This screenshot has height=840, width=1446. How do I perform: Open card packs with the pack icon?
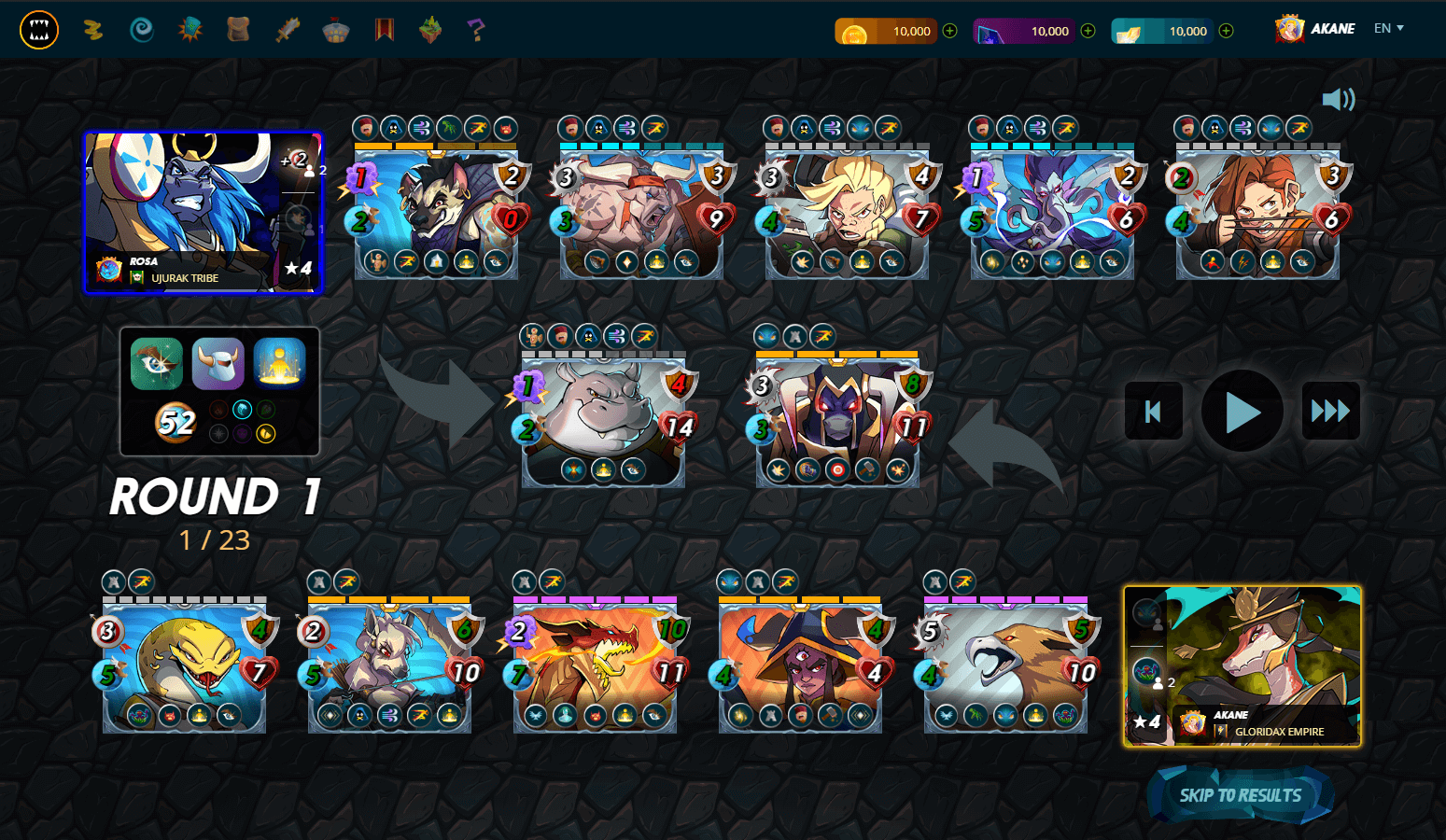pyautogui.click(x=190, y=29)
